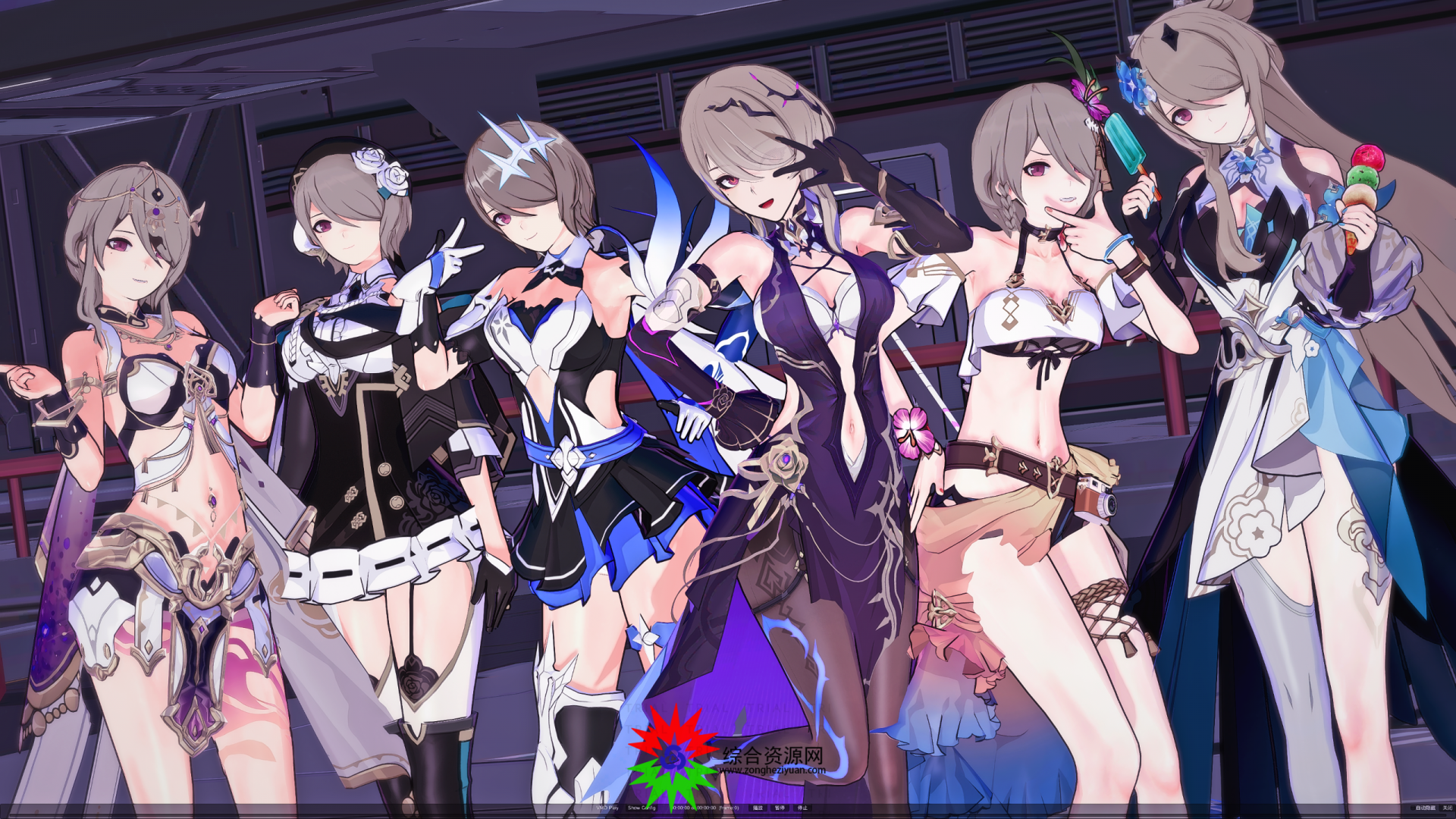1456x819 pixels.
Task: Click the 关闭 close control at bottom right
Action: [x=1447, y=808]
